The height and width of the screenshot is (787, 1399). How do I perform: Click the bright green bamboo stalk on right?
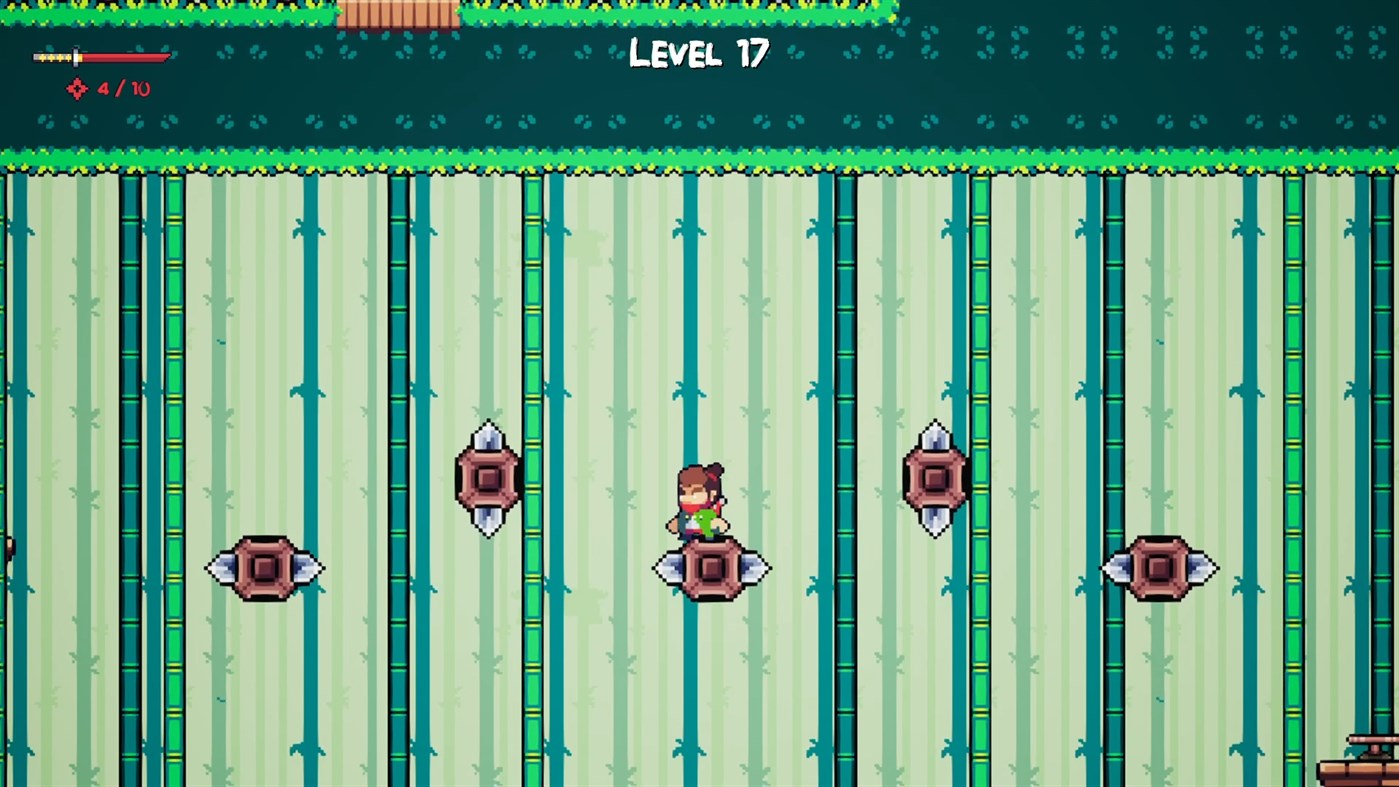pyautogui.click(x=1295, y=400)
